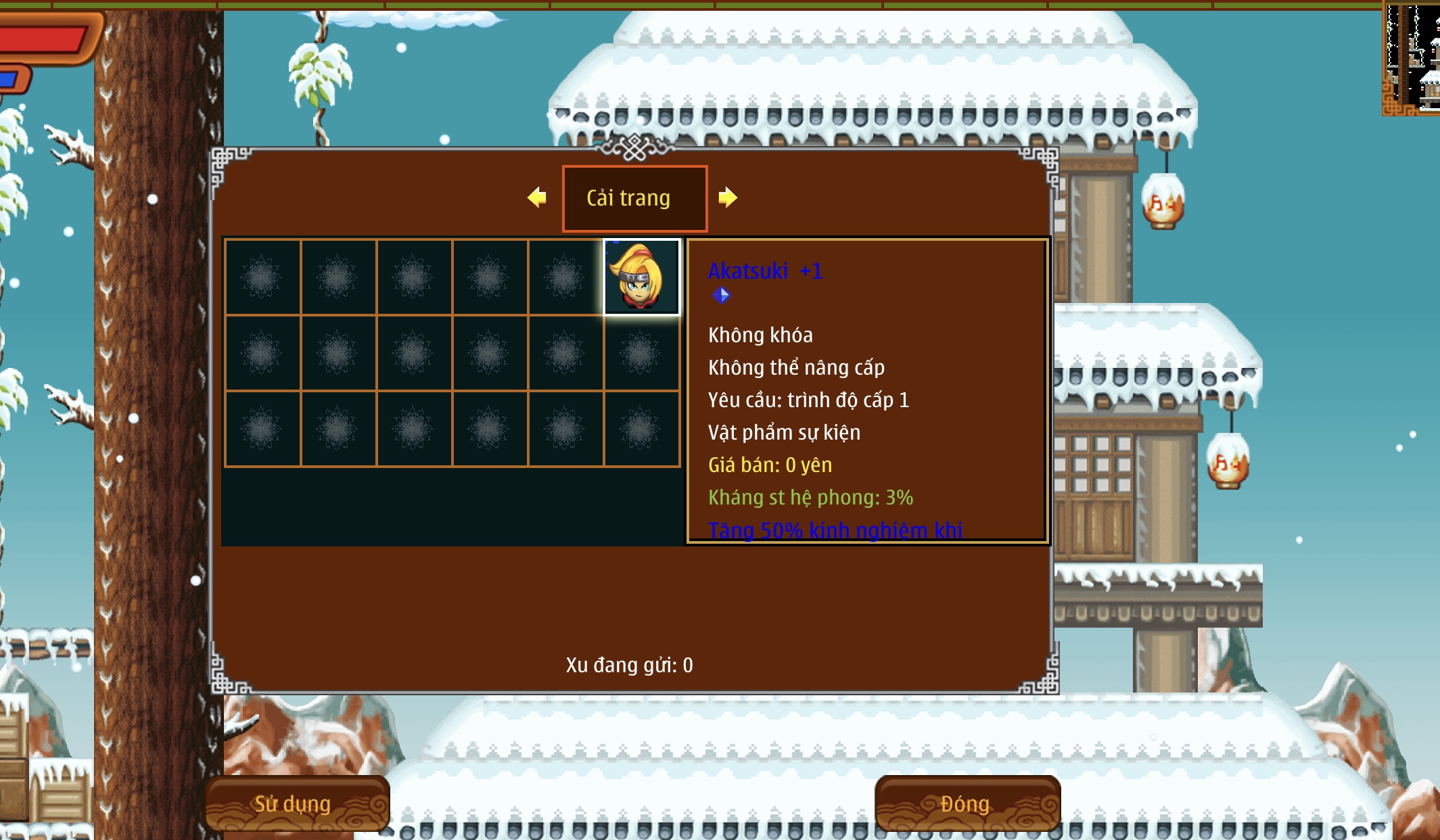This screenshot has height=840, width=1440.
Task: Go to next tab with right arrow
Action: (728, 197)
